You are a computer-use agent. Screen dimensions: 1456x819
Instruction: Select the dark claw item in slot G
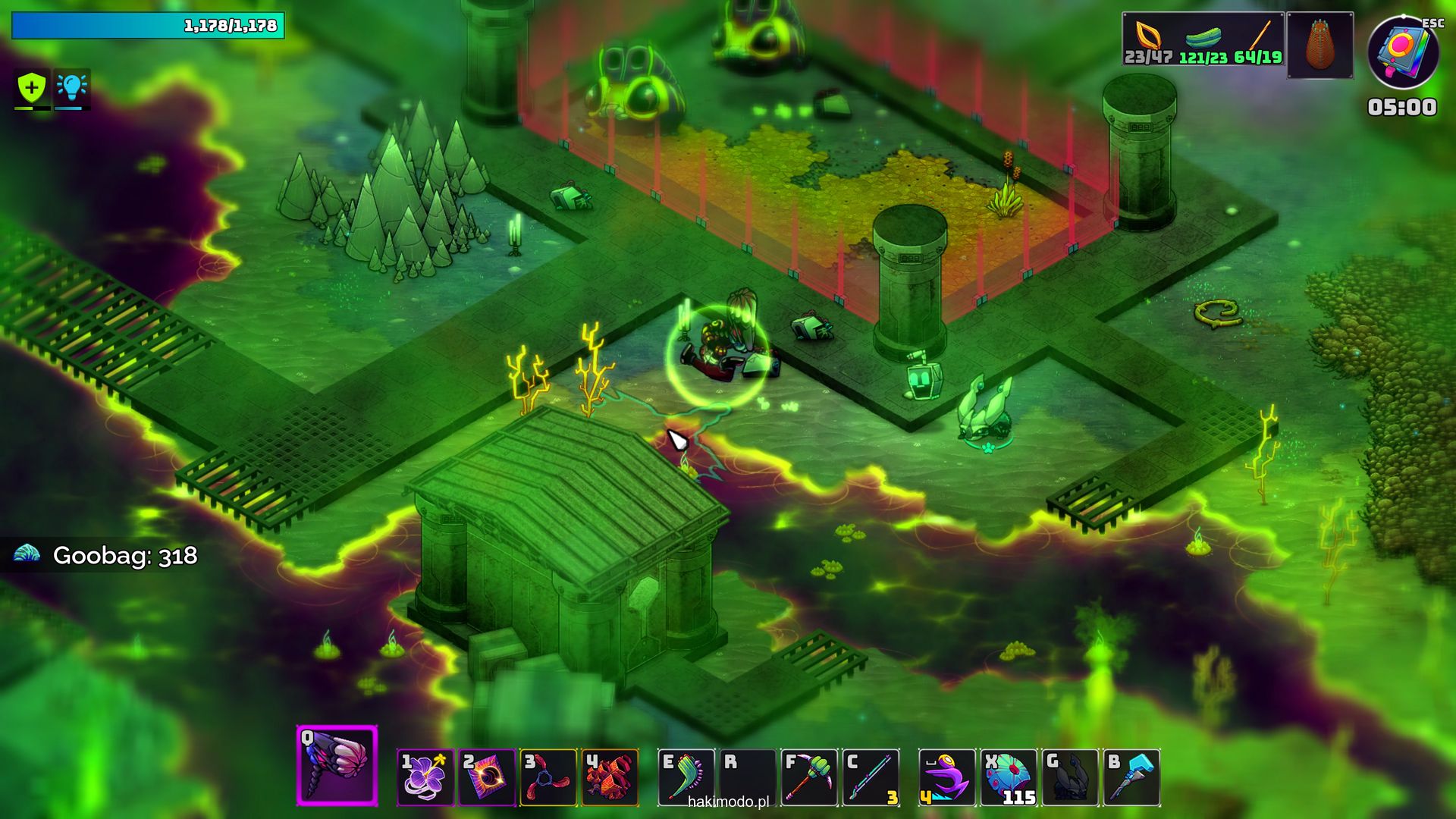pos(1069,777)
